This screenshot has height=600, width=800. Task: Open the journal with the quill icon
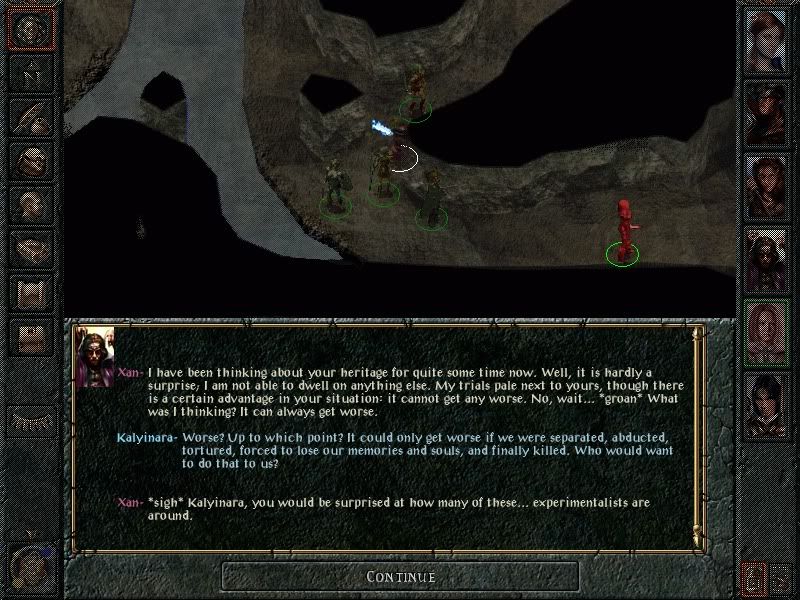pyautogui.click(x=31, y=116)
